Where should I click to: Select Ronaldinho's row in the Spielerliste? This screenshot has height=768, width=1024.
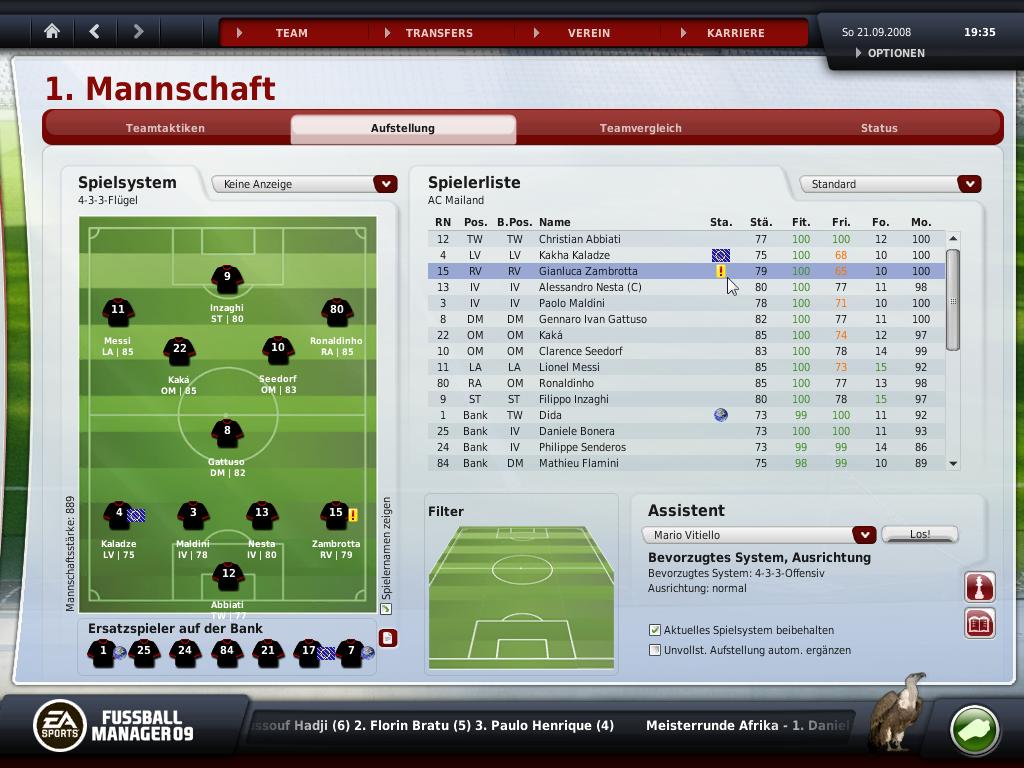tap(566, 383)
